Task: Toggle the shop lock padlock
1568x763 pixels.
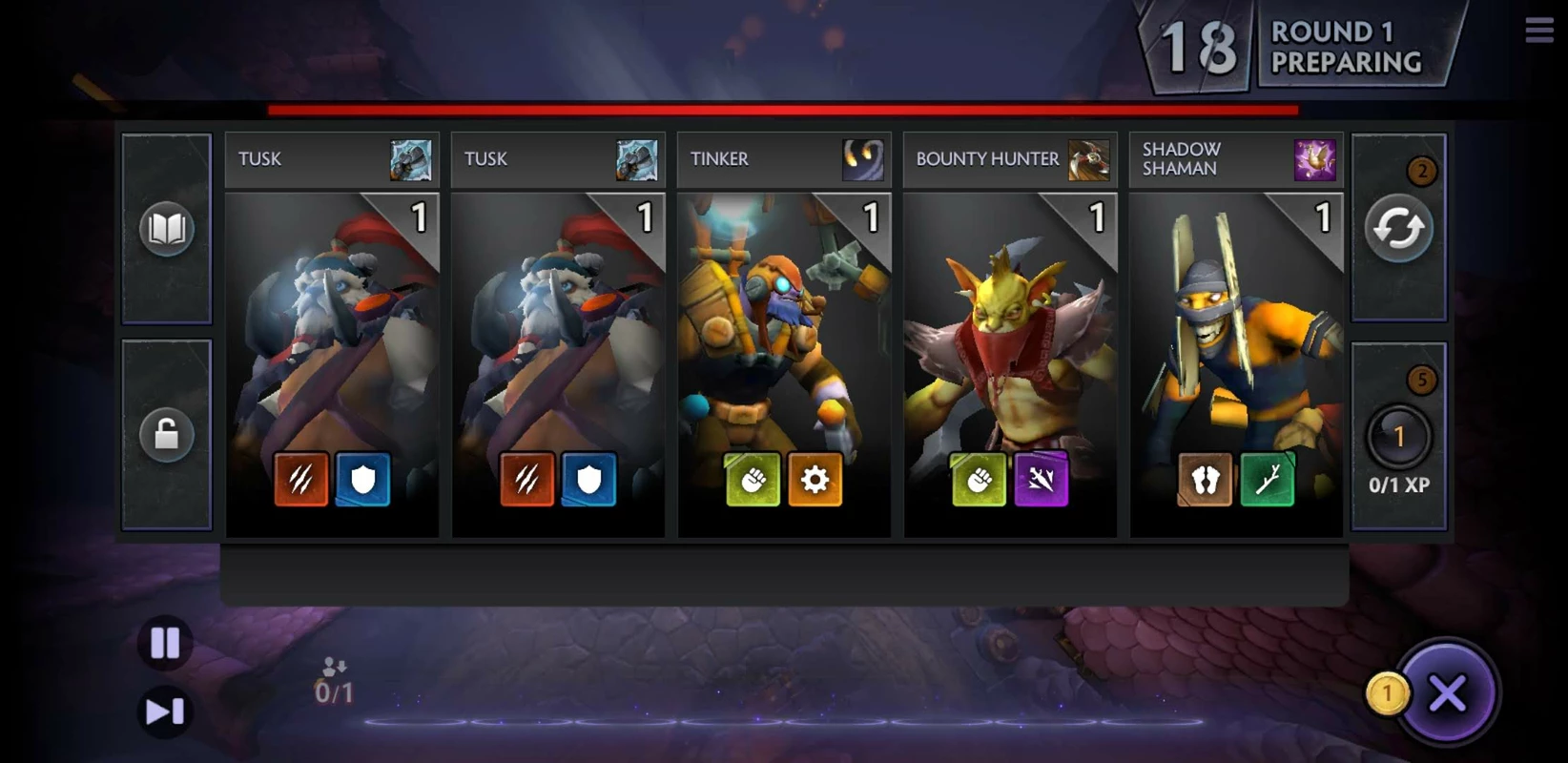Action: click(167, 435)
